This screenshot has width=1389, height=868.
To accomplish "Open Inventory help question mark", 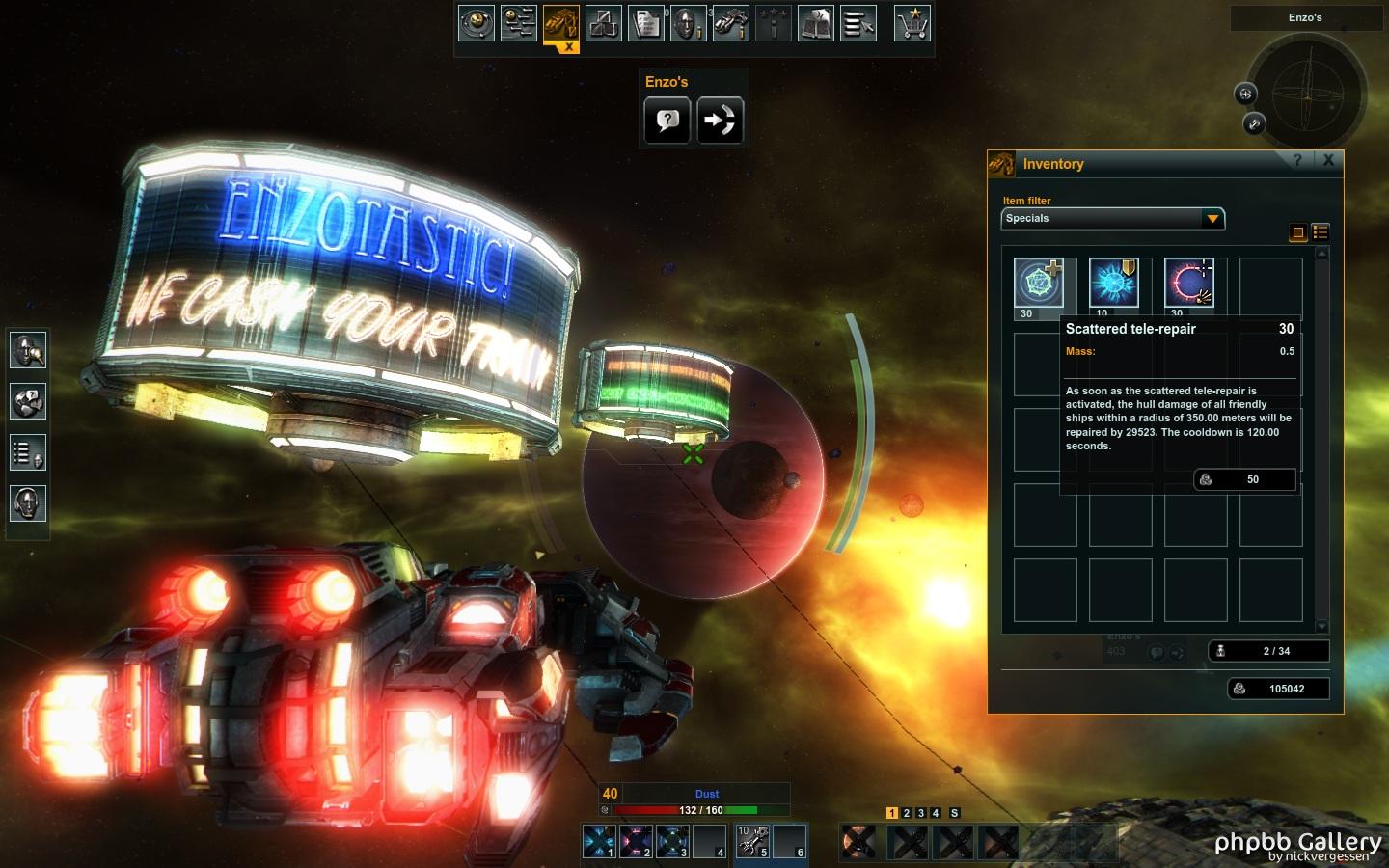I will pyautogui.click(x=1297, y=161).
